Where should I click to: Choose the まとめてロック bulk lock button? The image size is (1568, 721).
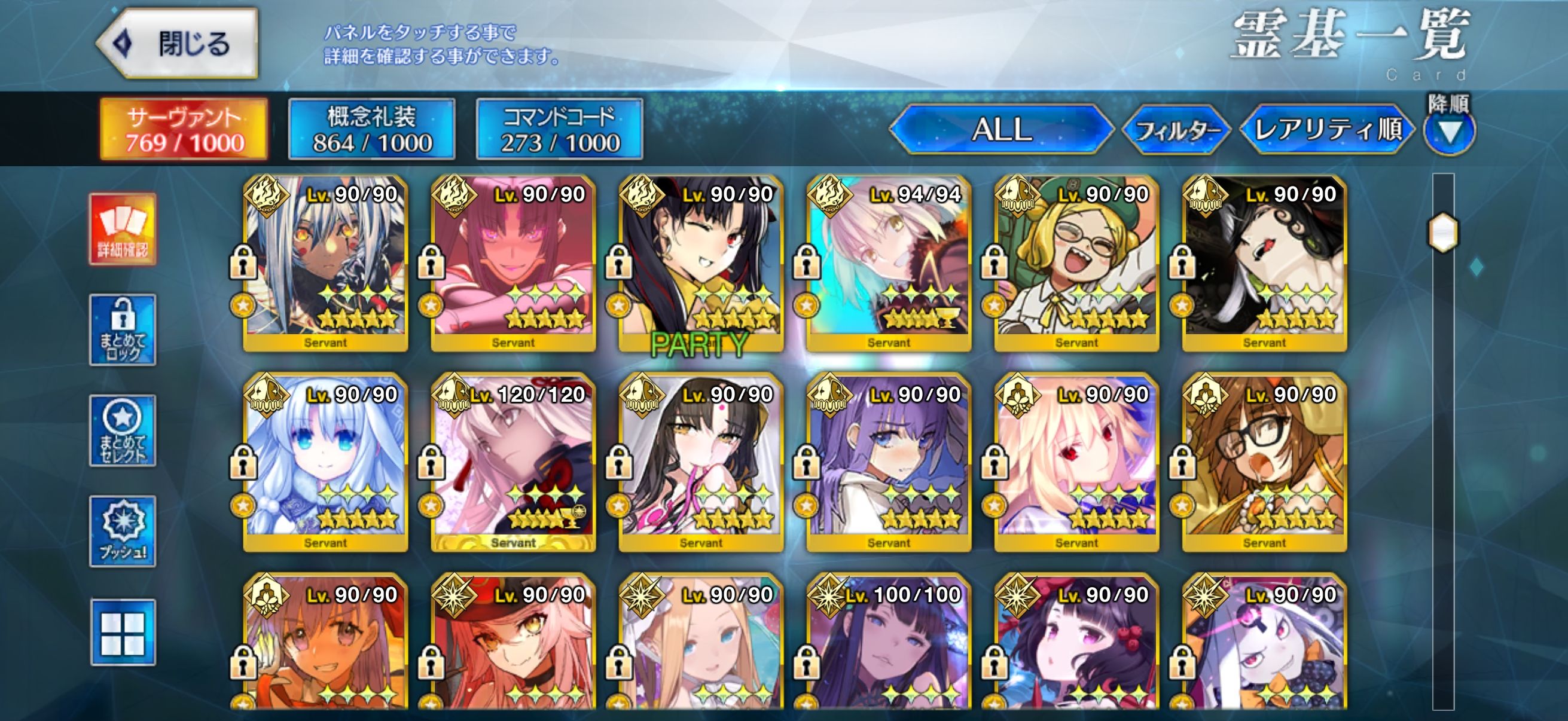click(123, 330)
